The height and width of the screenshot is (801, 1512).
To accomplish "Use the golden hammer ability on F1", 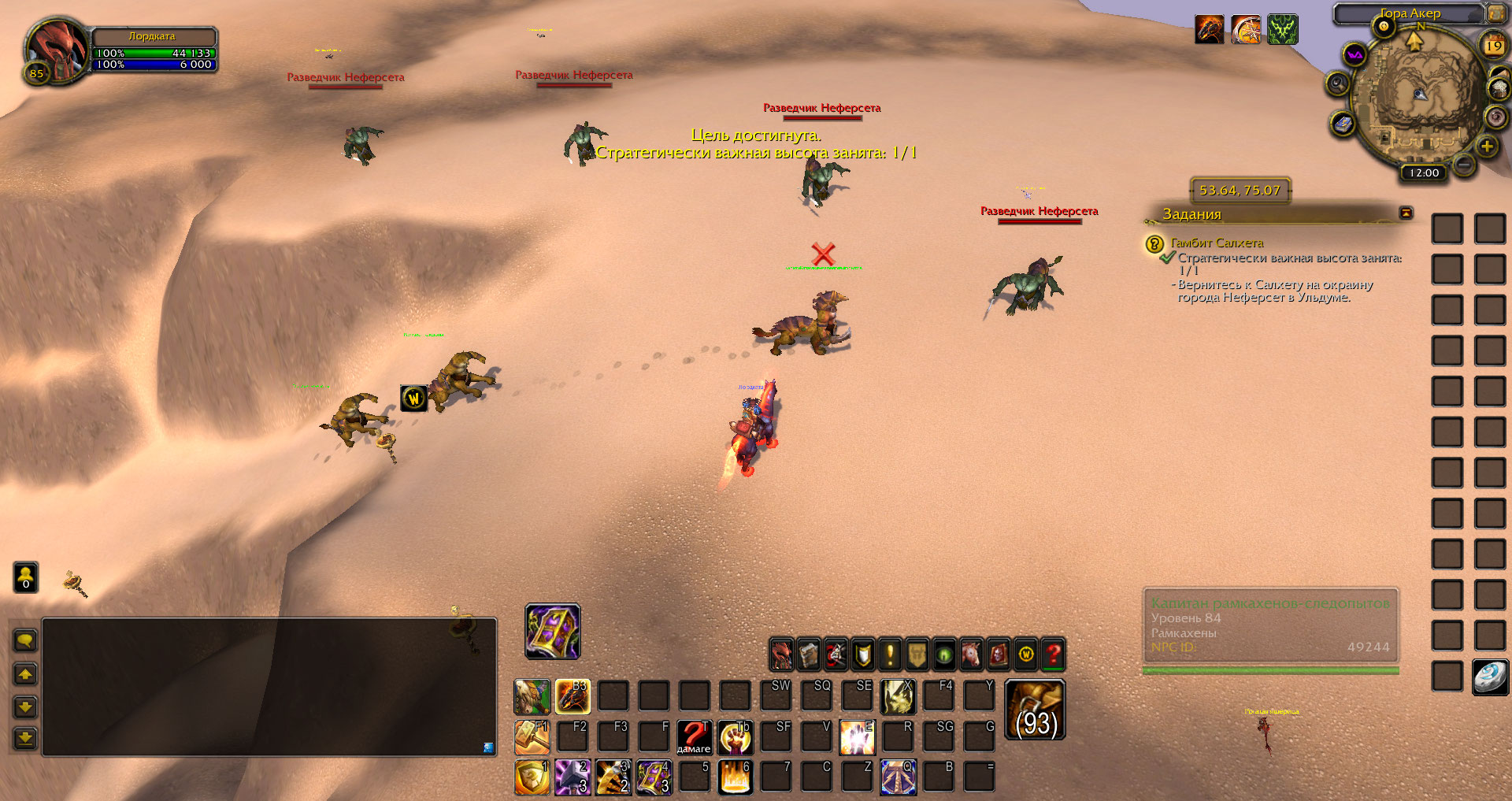I will [532, 737].
